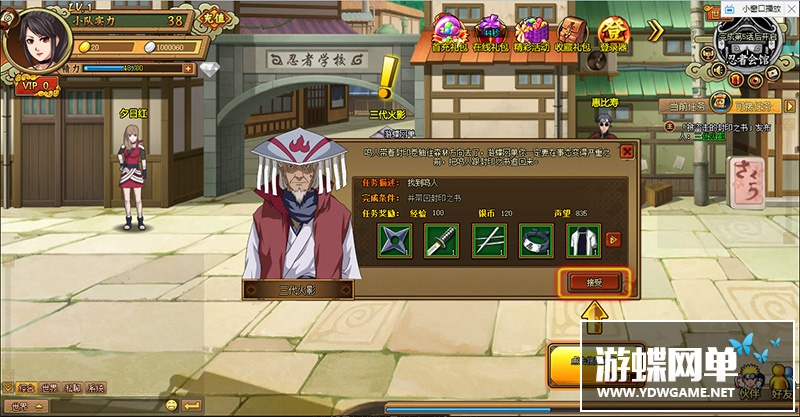Viewport: 800px width, 417px height.
Task: Switch to the 当前任务 current quests tab
Action: point(687,105)
